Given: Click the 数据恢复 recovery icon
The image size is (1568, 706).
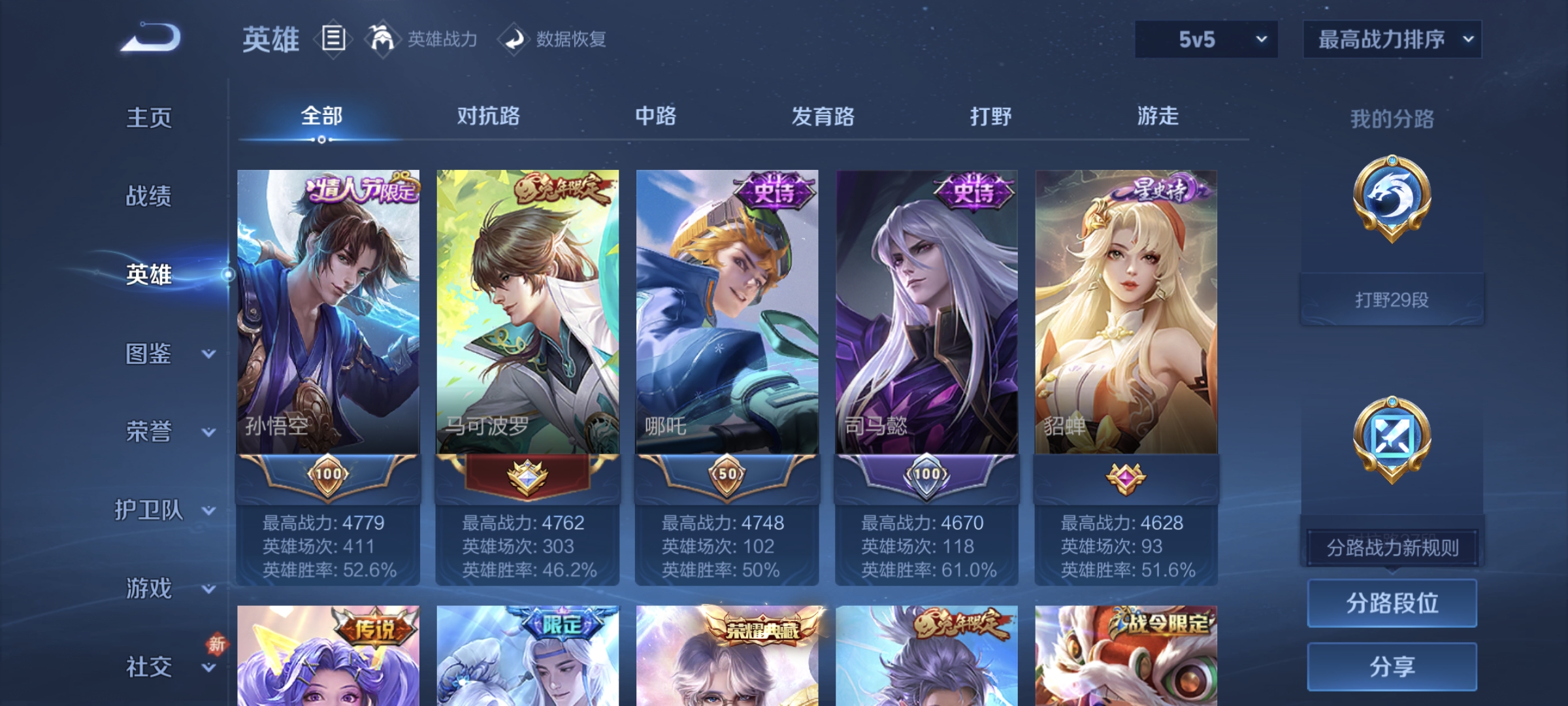Looking at the screenshot, I should (514, 39).
